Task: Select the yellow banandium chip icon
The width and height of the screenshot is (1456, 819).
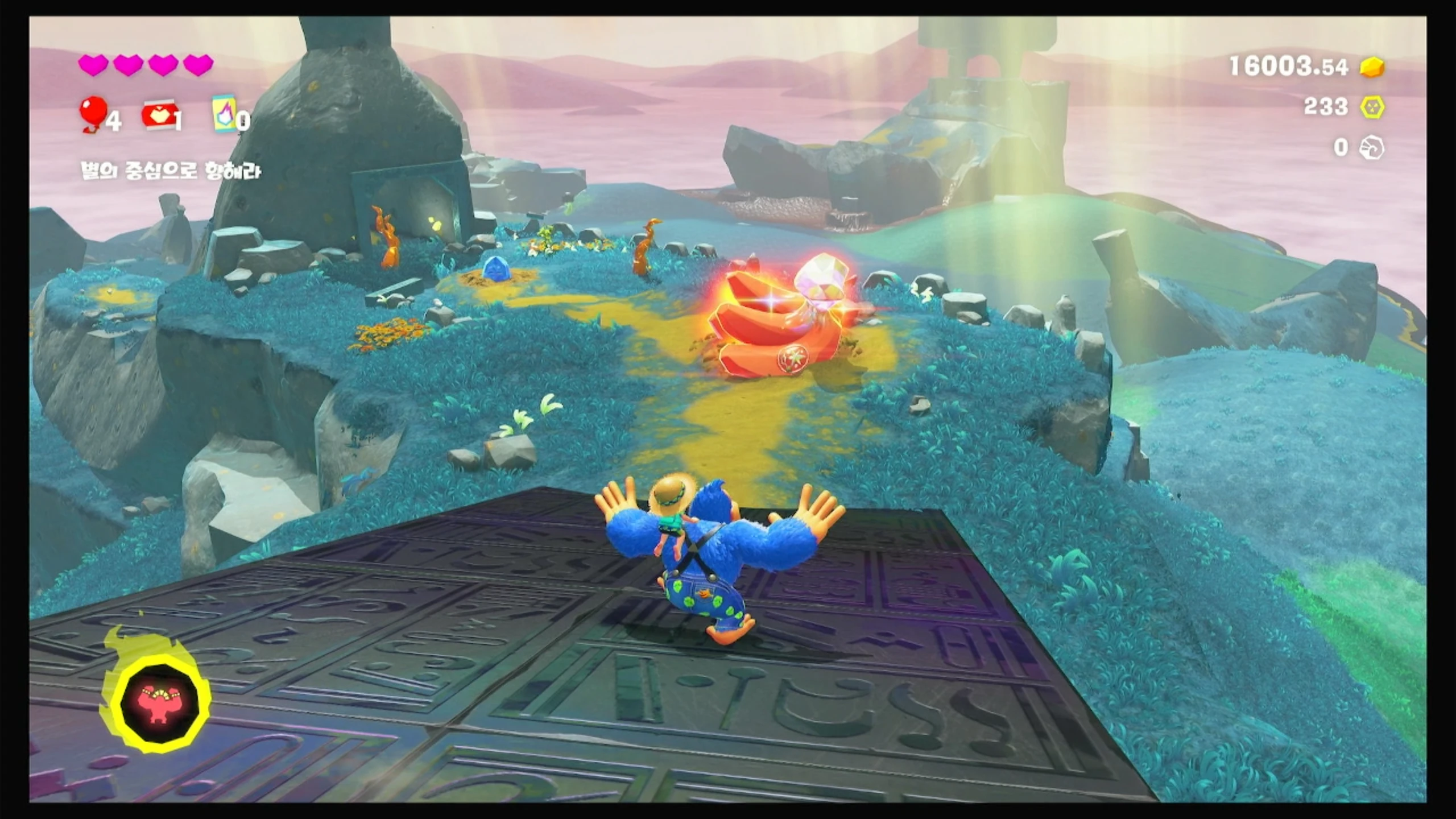Action: click(1372, 107)
